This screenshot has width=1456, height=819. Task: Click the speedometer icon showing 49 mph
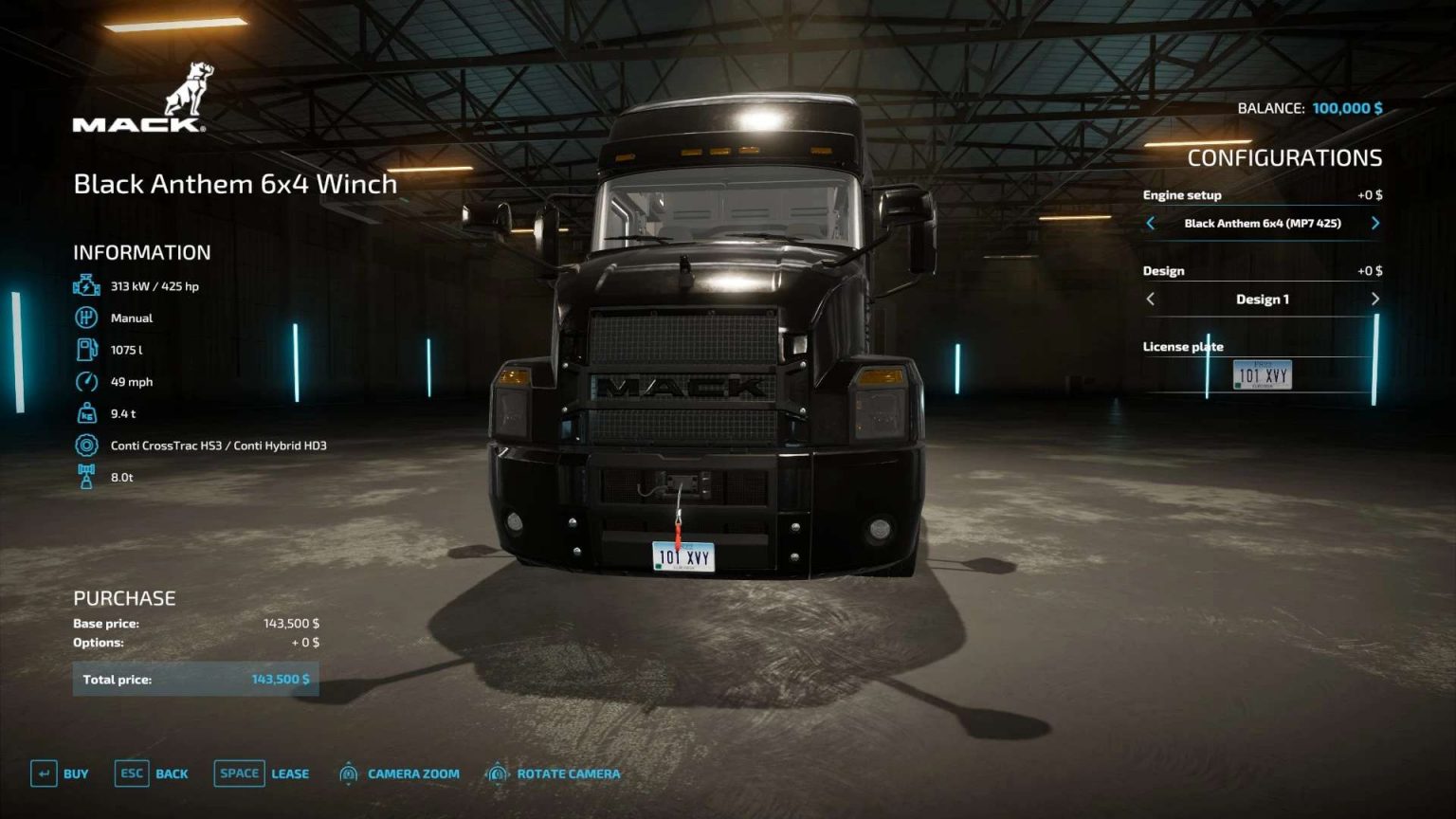click(86, 381)
